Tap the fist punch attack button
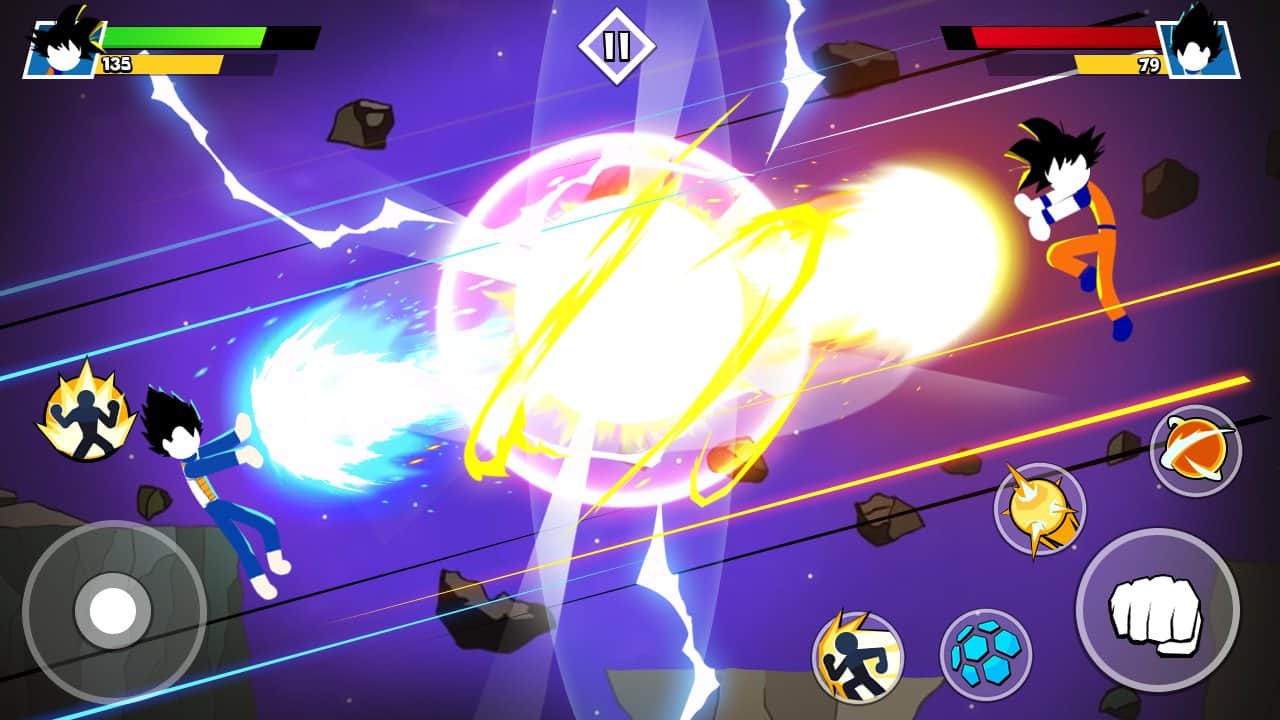1280x720 pixels. tap(1157, 609)
